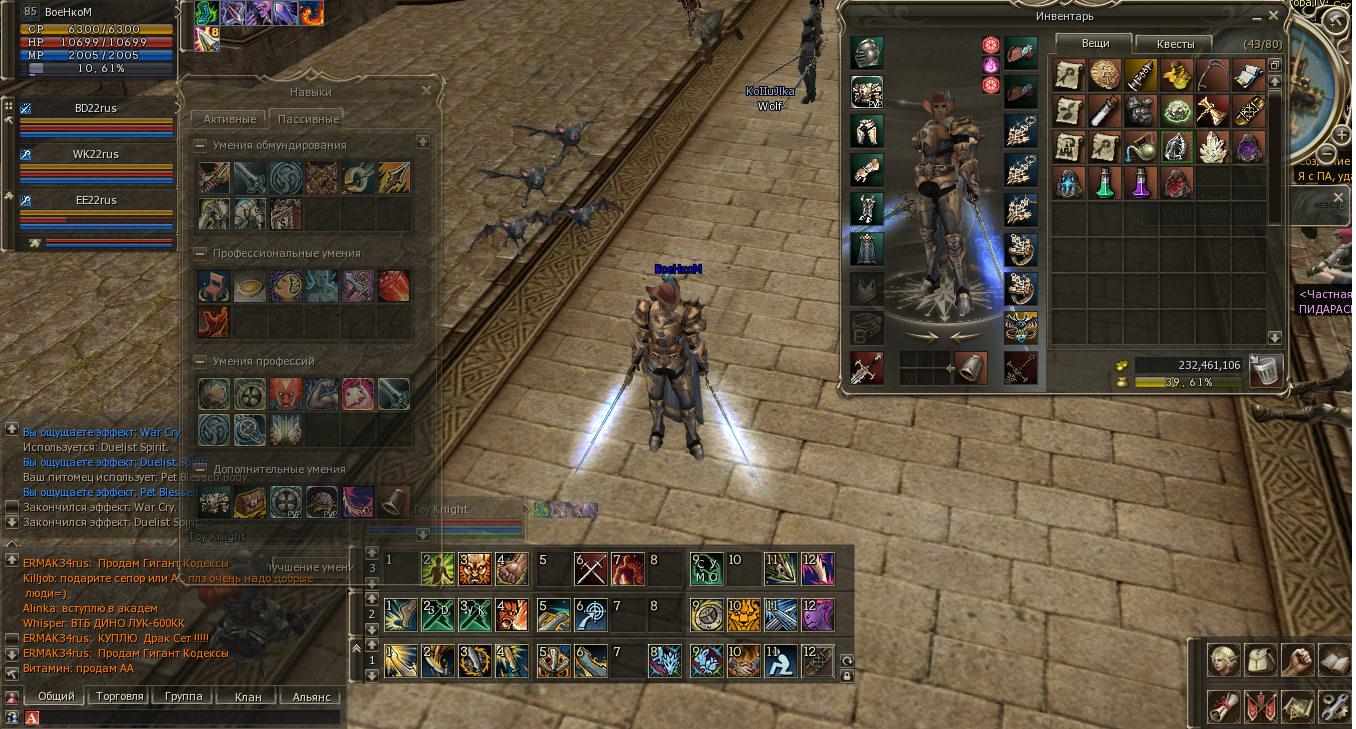Screen dimensions: 1356x729
Task: Close the Инвентарь inventory window
Action: [1273, 16]
